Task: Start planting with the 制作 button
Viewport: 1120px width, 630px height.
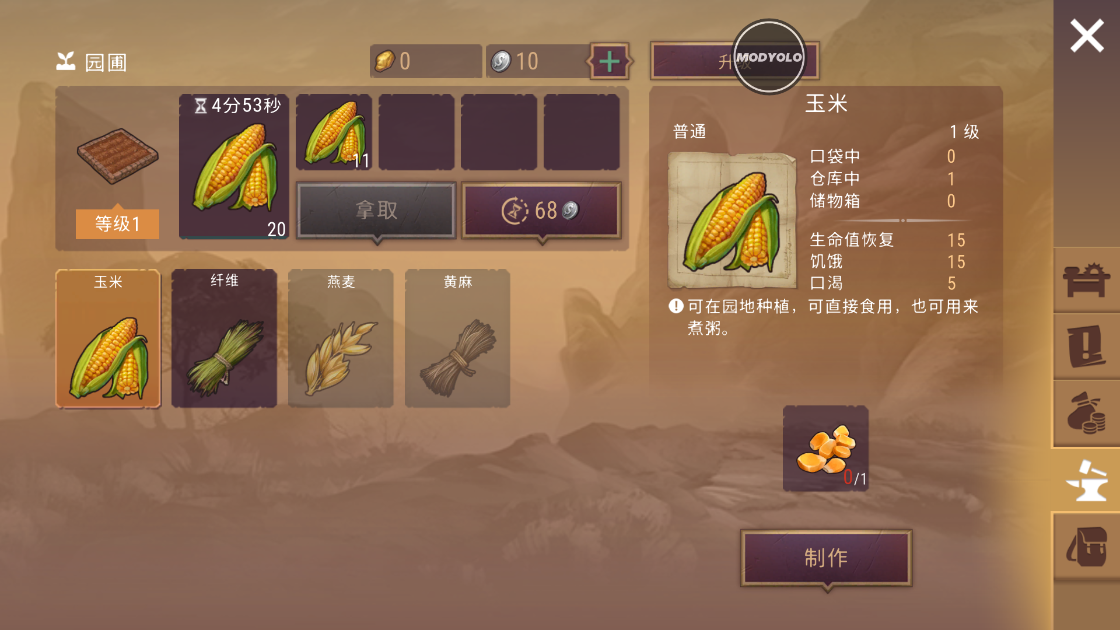Action: 826,558
